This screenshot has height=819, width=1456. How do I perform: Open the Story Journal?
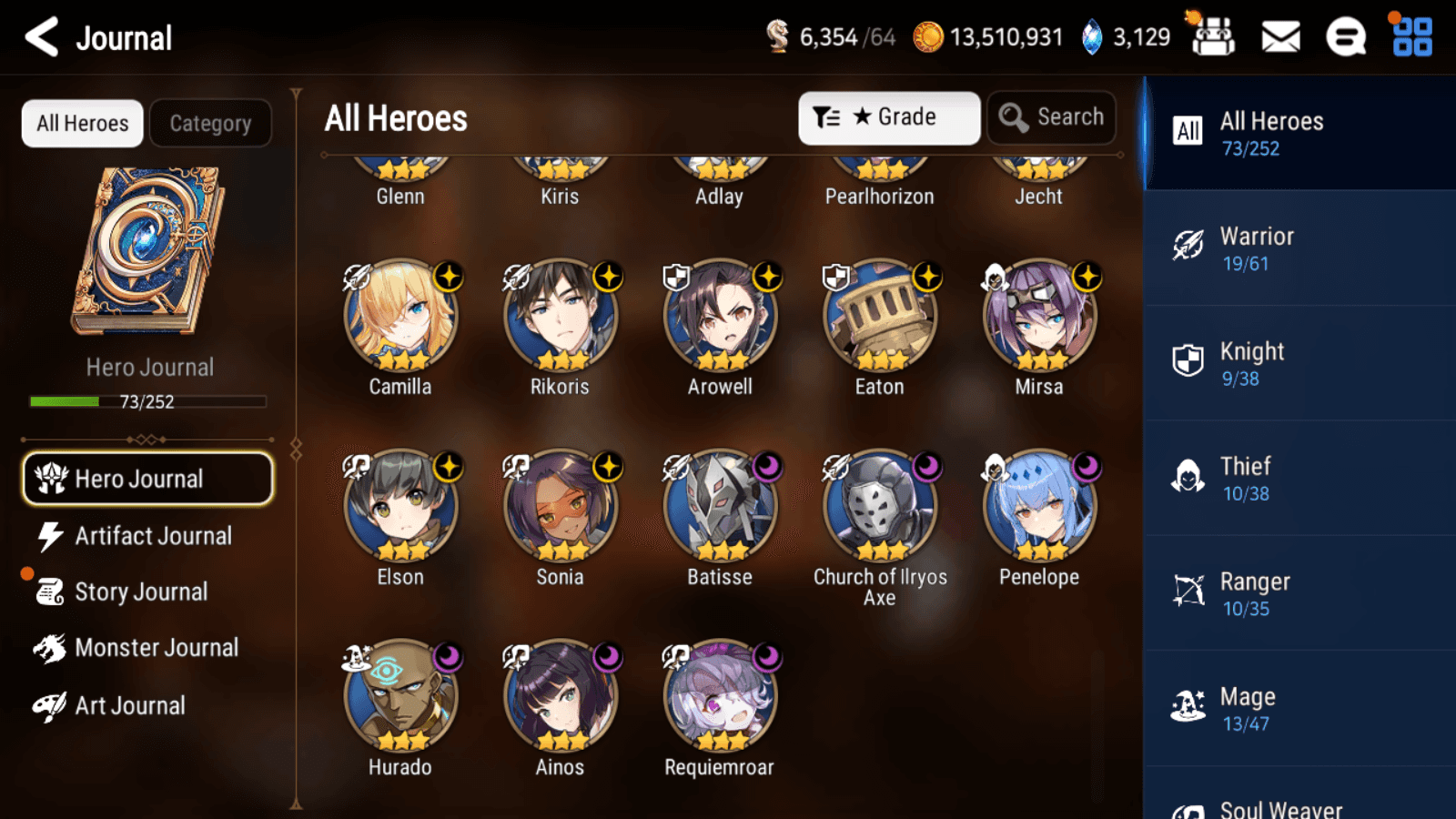[x=141, y=591]
